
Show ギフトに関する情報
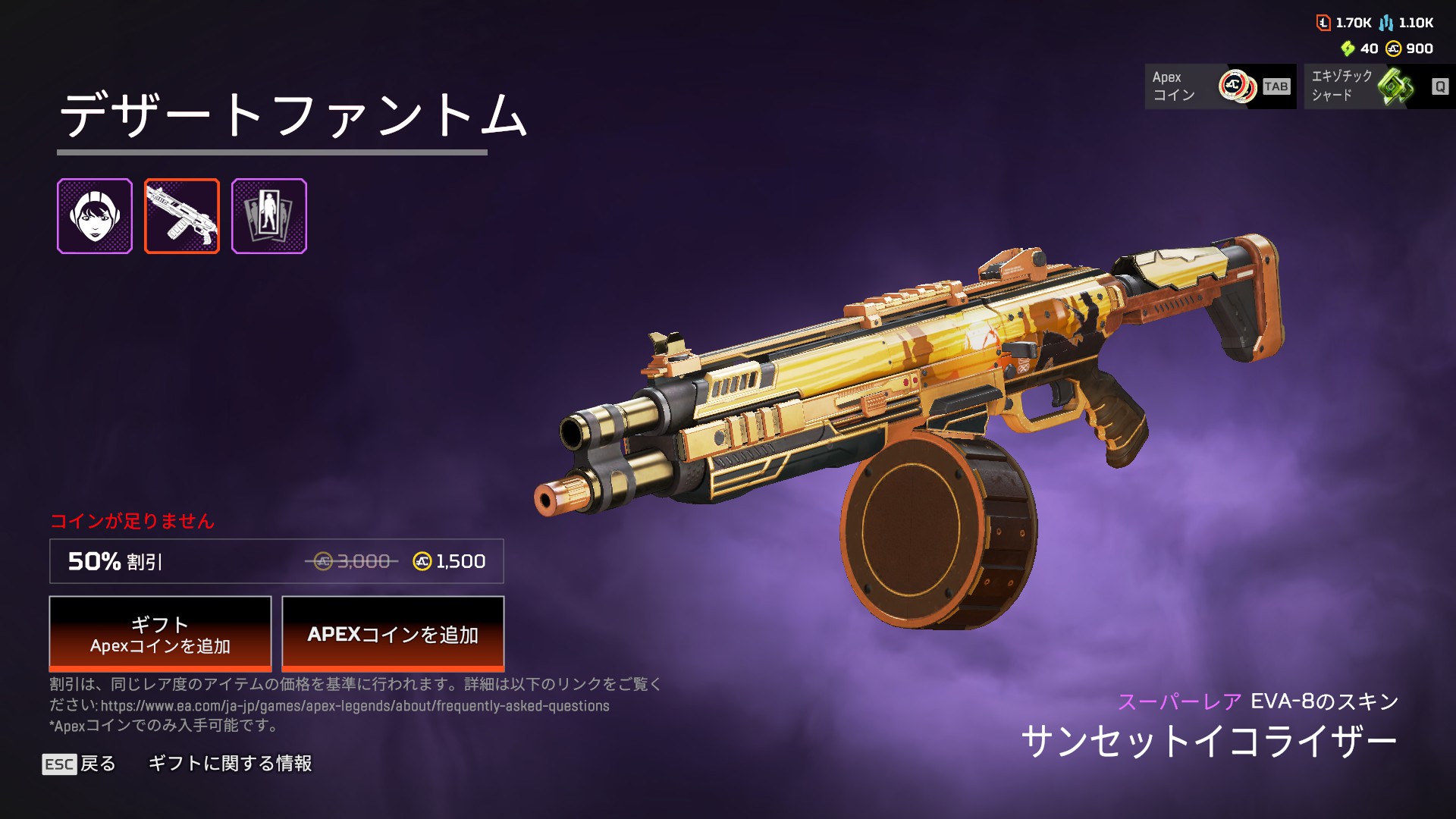[230, 764]
